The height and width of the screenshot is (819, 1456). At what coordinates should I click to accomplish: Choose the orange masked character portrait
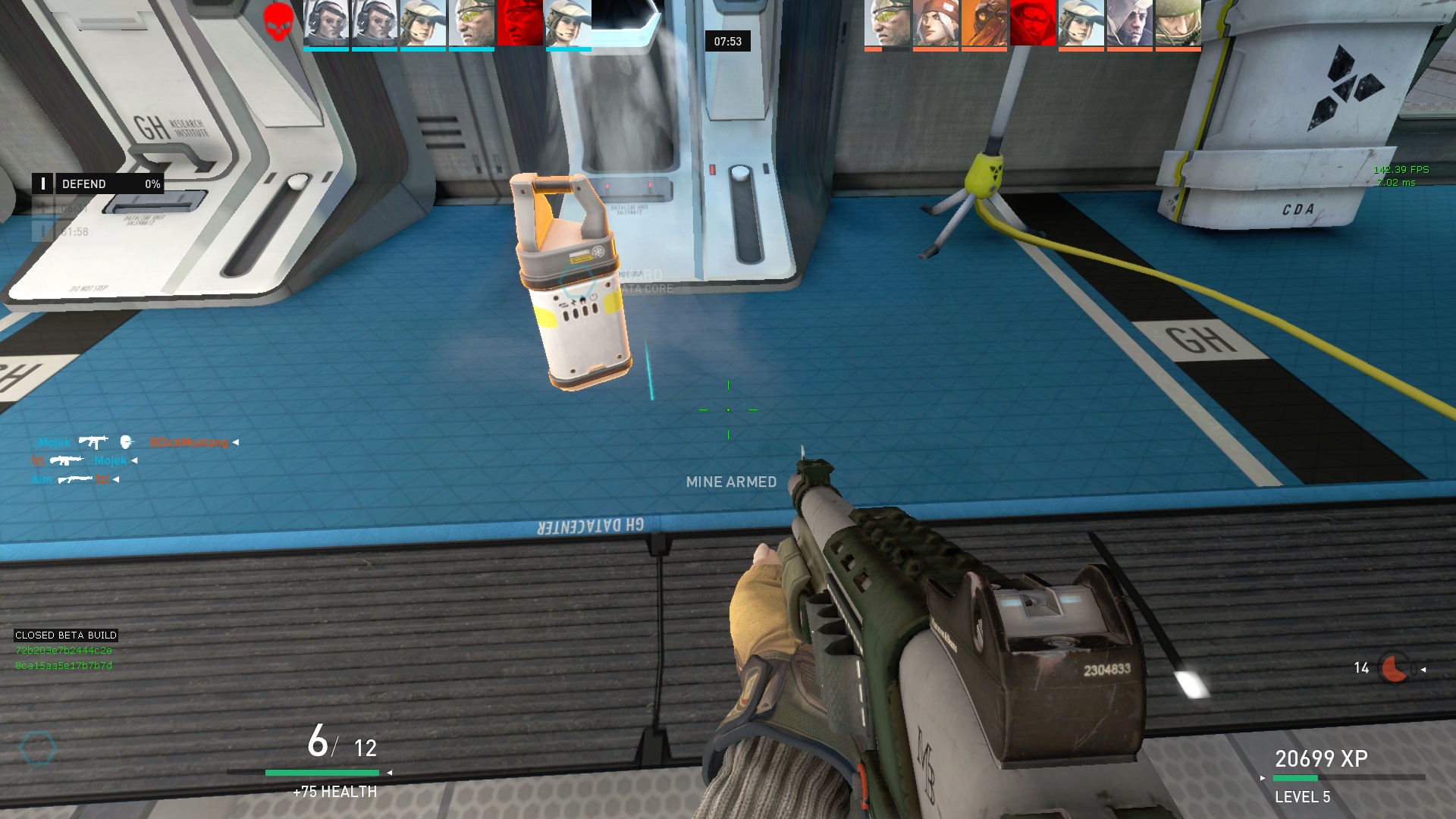tap(984, 24)
